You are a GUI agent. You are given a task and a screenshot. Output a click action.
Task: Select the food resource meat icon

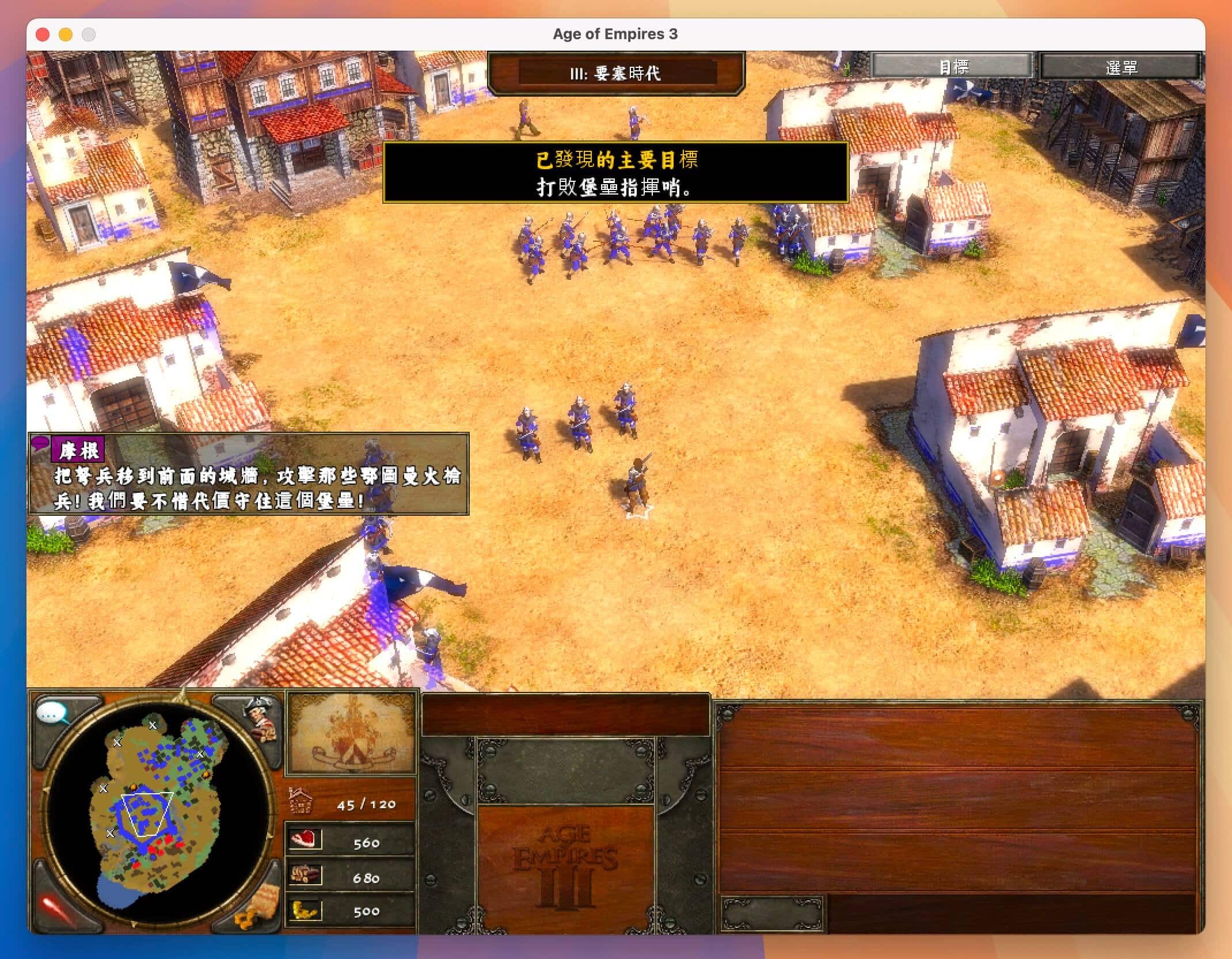point(305,840)
